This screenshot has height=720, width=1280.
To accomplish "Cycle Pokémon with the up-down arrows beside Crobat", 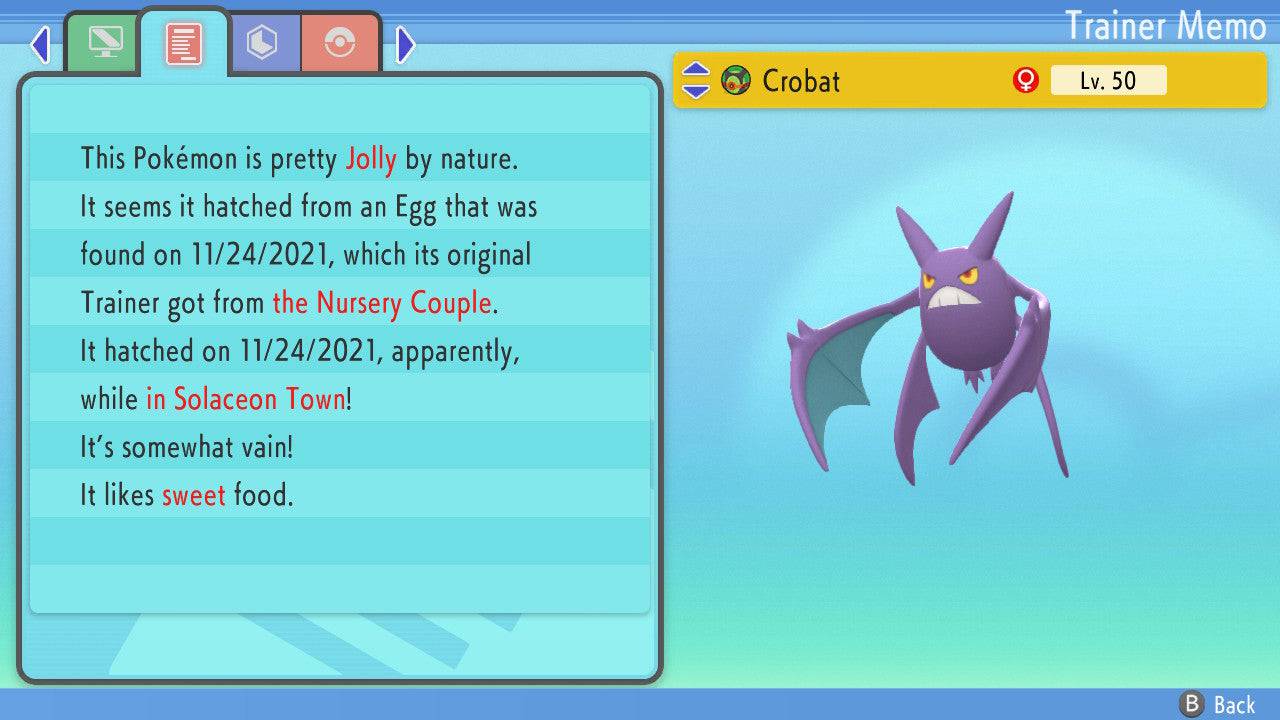I will [x=695, y=80].
